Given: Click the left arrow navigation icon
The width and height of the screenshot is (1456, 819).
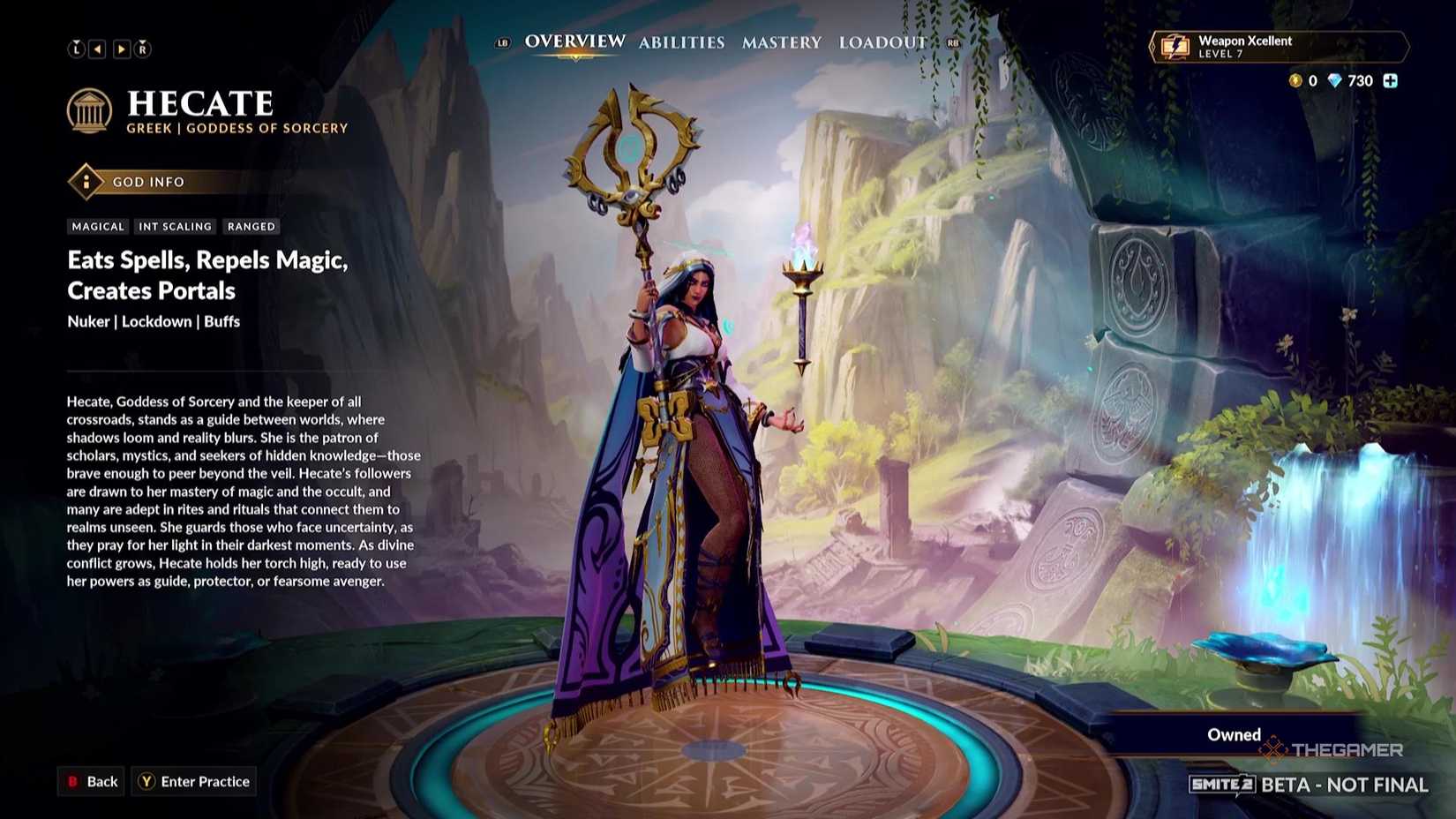Looking at the screenshot, I should (x=99, y=49).
